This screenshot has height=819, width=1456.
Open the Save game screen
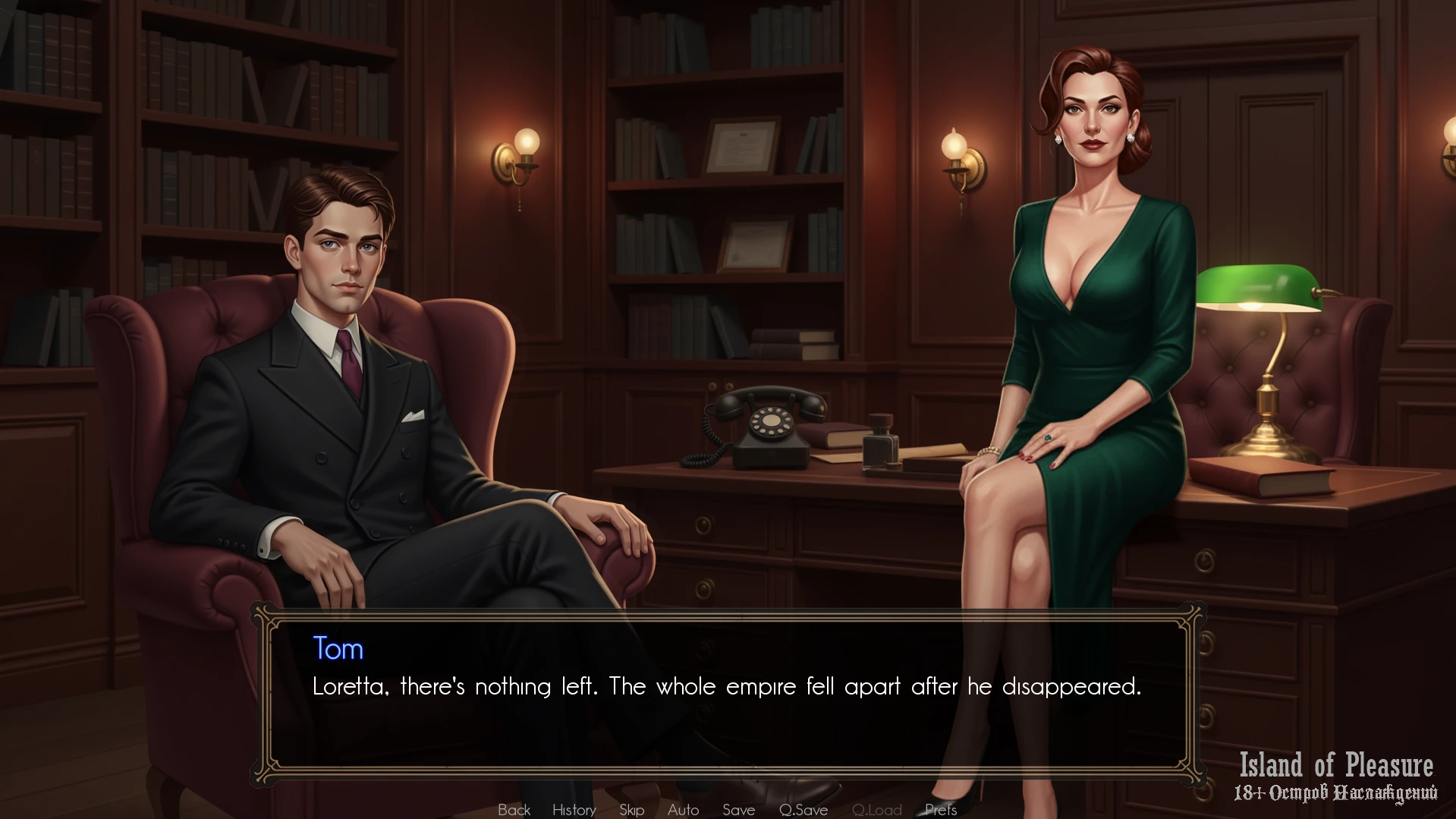(738, 810)
